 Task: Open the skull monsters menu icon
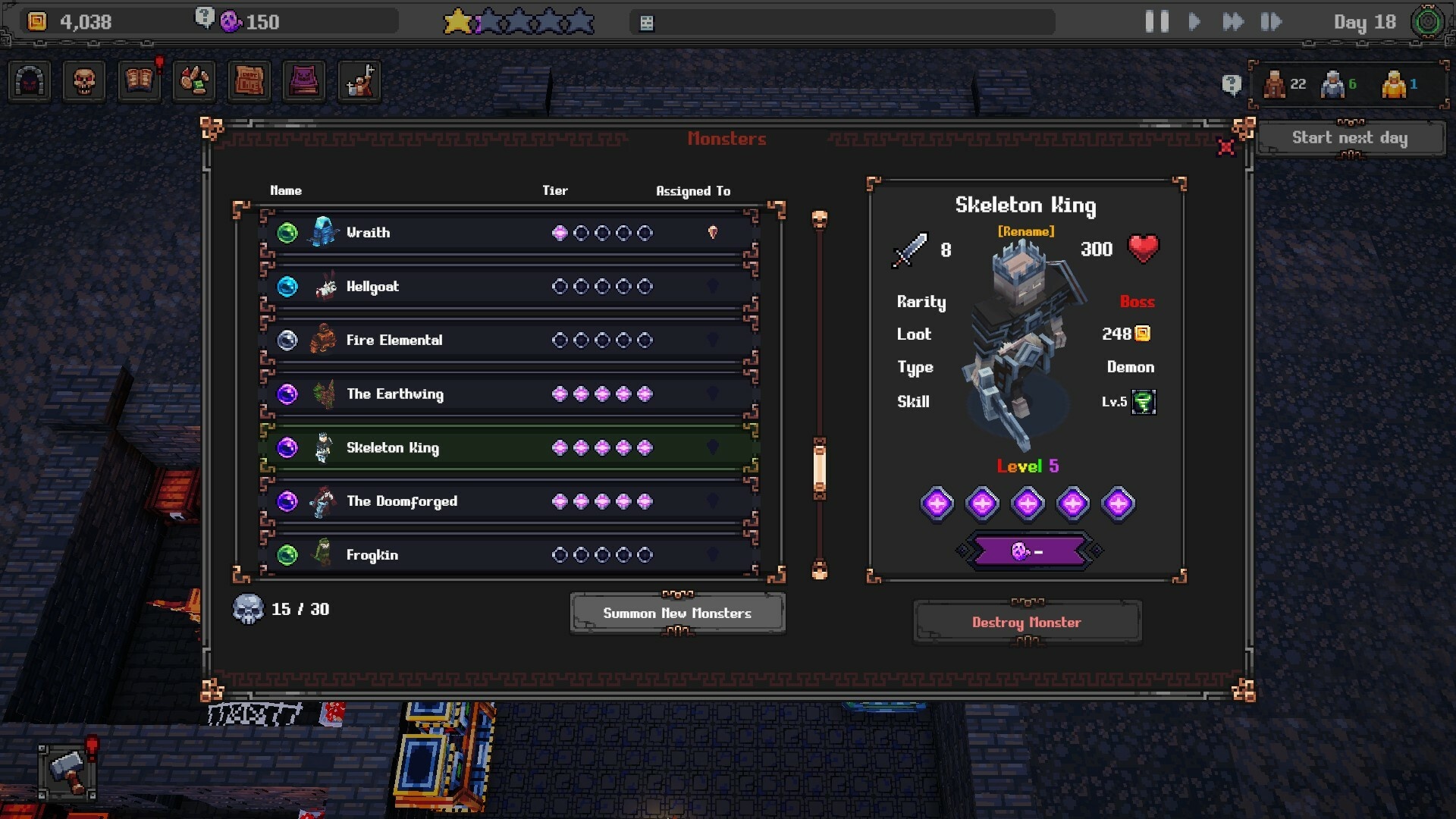tap(84, 81)
